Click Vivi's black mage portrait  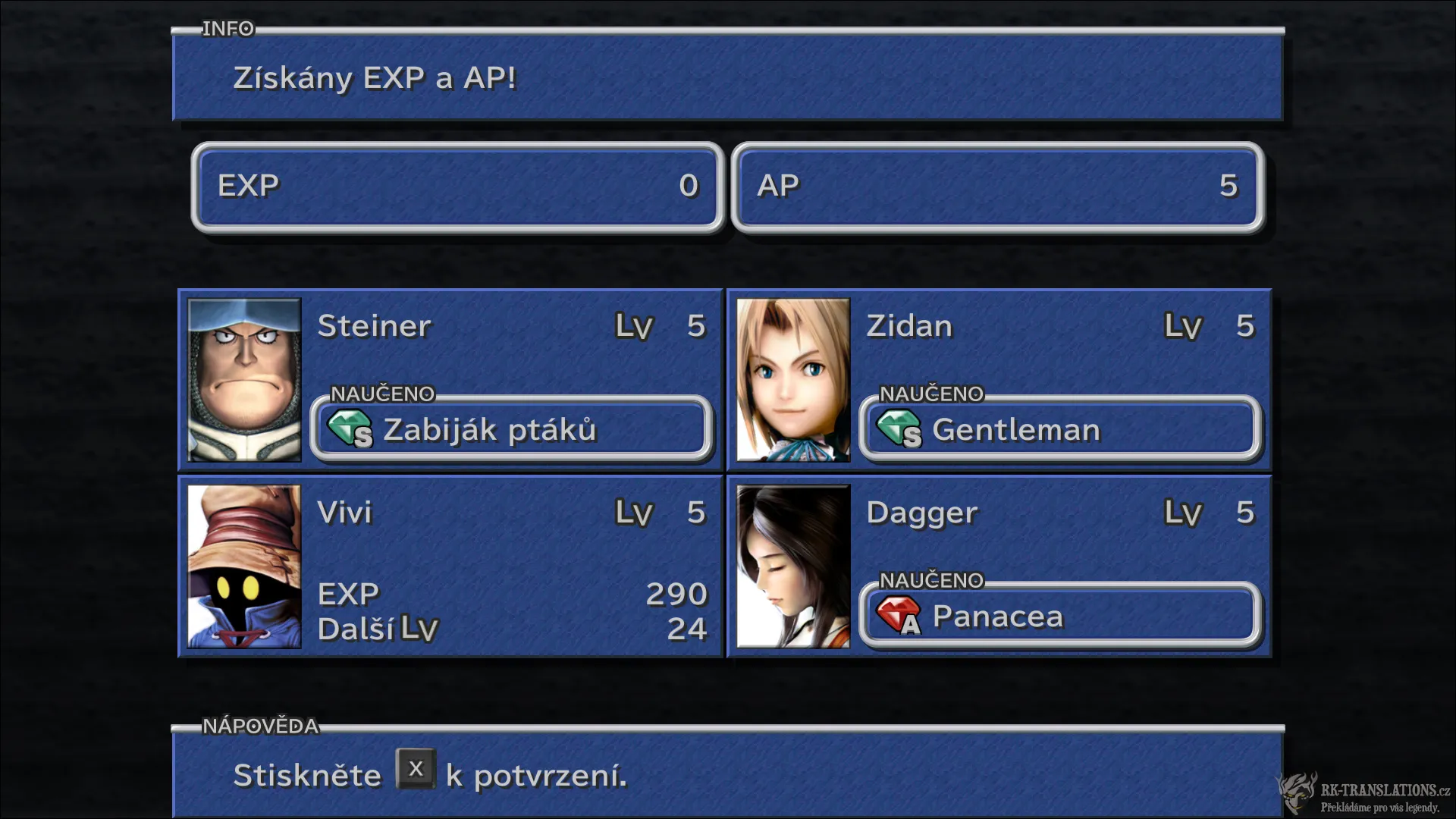tap(243, 567)
